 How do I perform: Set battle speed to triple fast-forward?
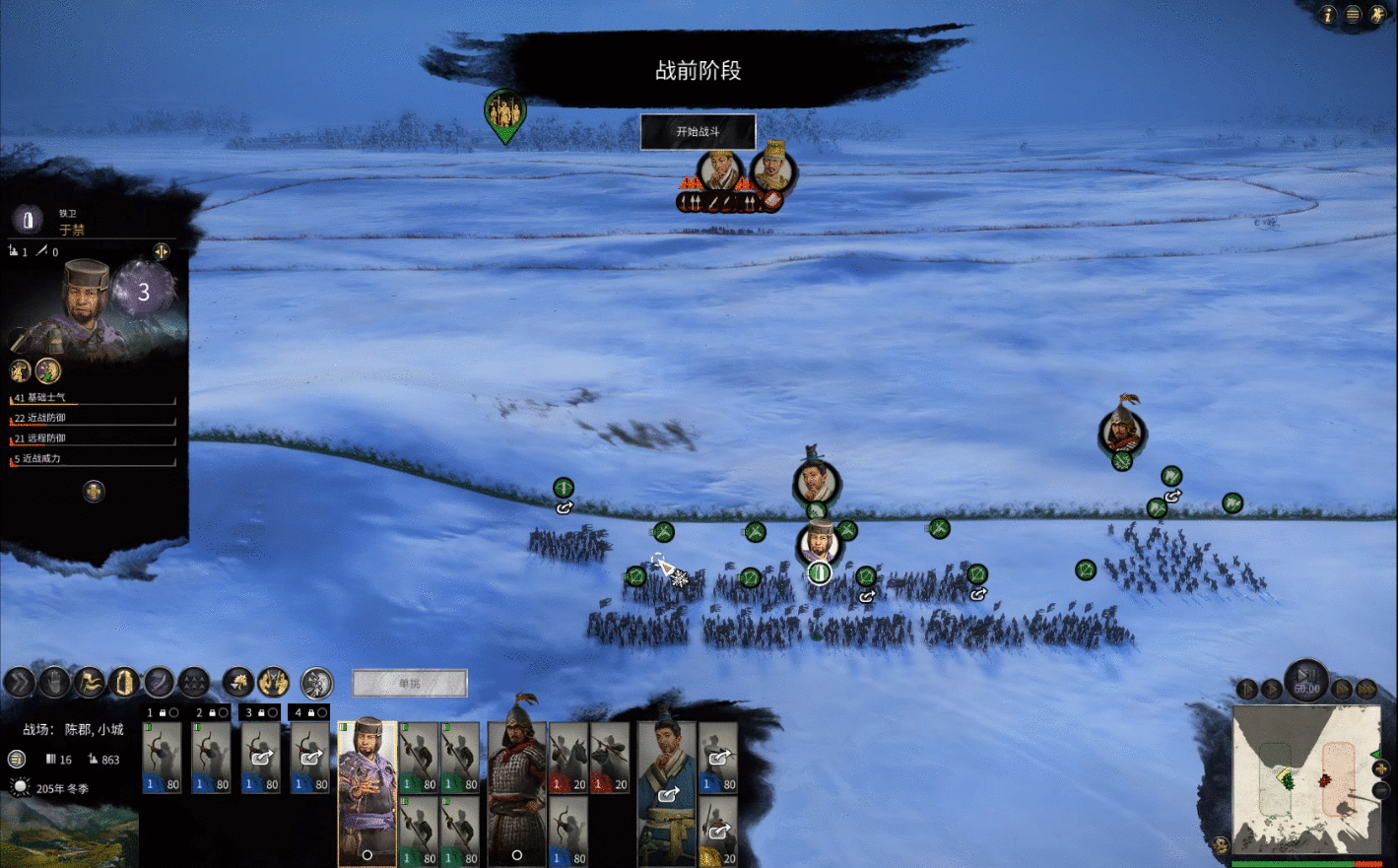coord(1366,689)
